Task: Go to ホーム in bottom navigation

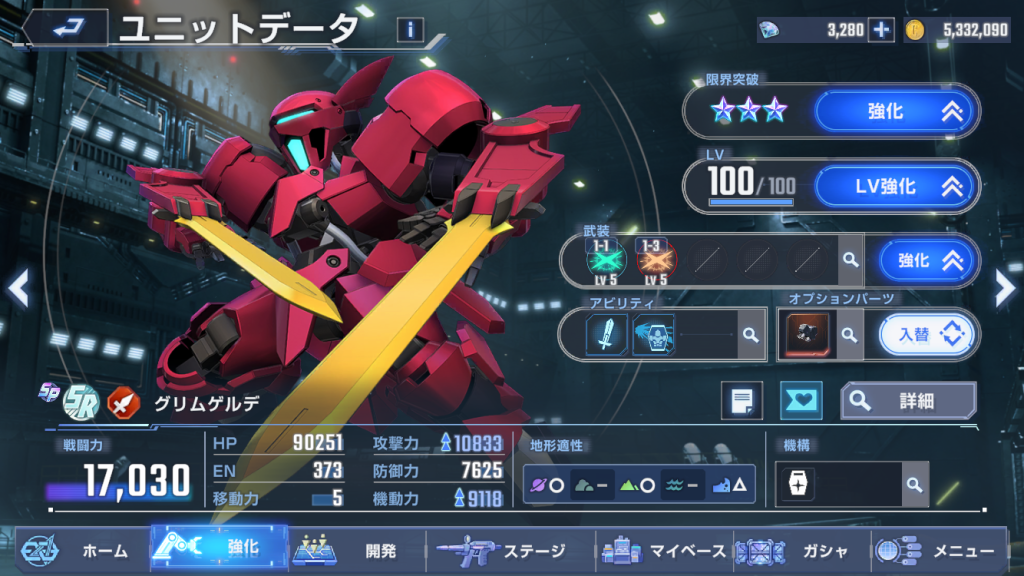Action: pyautogui.click(x=82, y=550)
